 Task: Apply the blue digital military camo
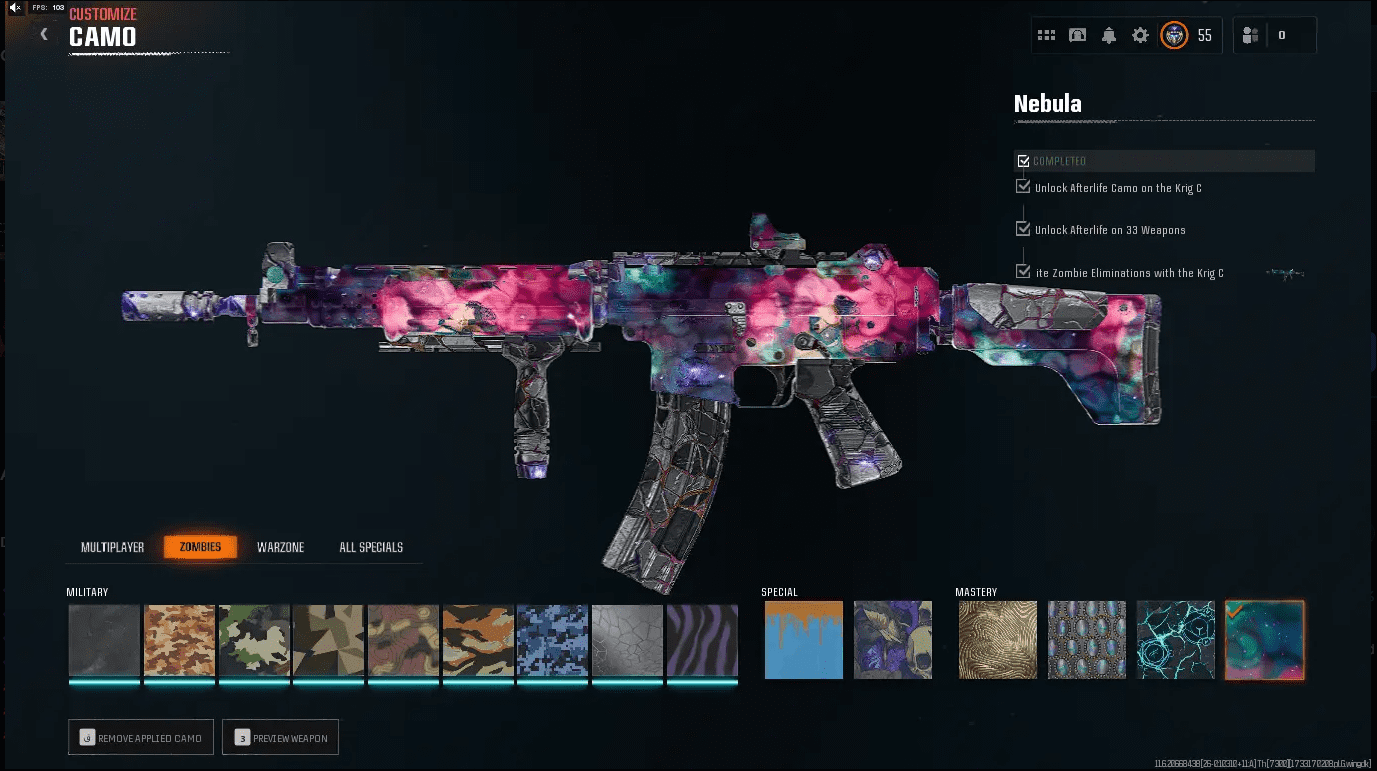click(x=552, y=640)
